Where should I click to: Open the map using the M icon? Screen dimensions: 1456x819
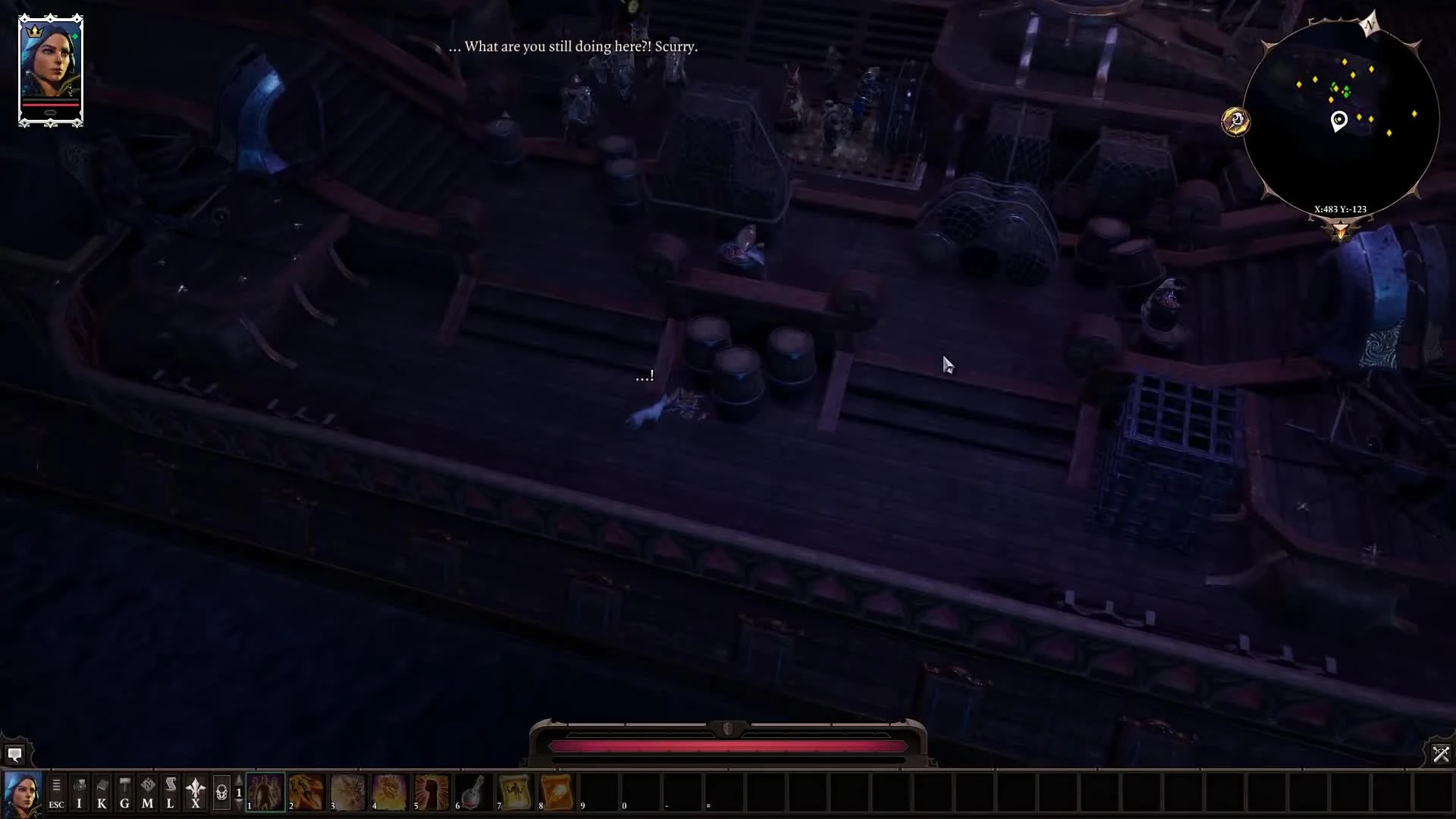147,793
